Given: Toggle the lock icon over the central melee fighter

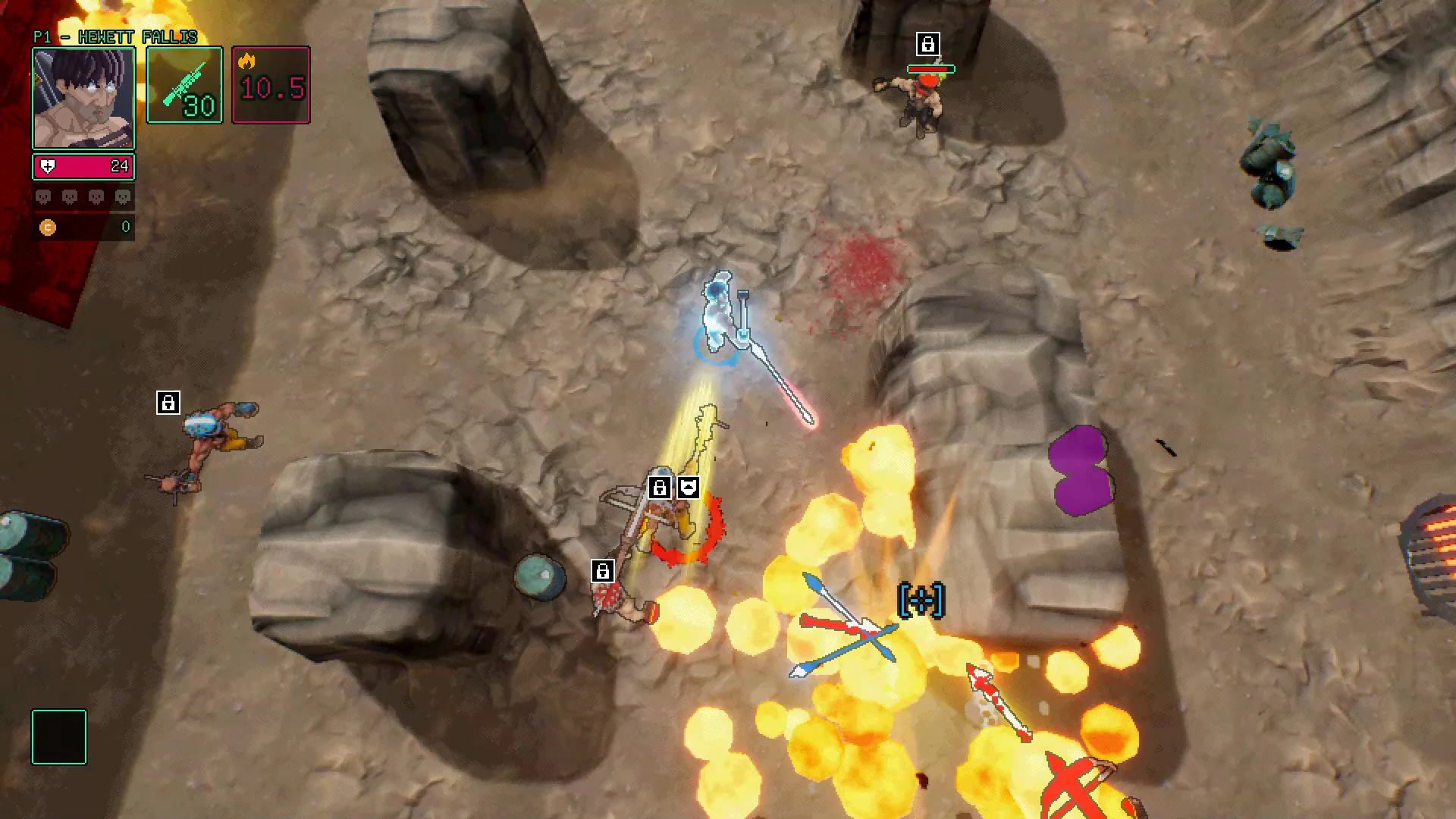Looking at the screenshot, I should (659, 488).
